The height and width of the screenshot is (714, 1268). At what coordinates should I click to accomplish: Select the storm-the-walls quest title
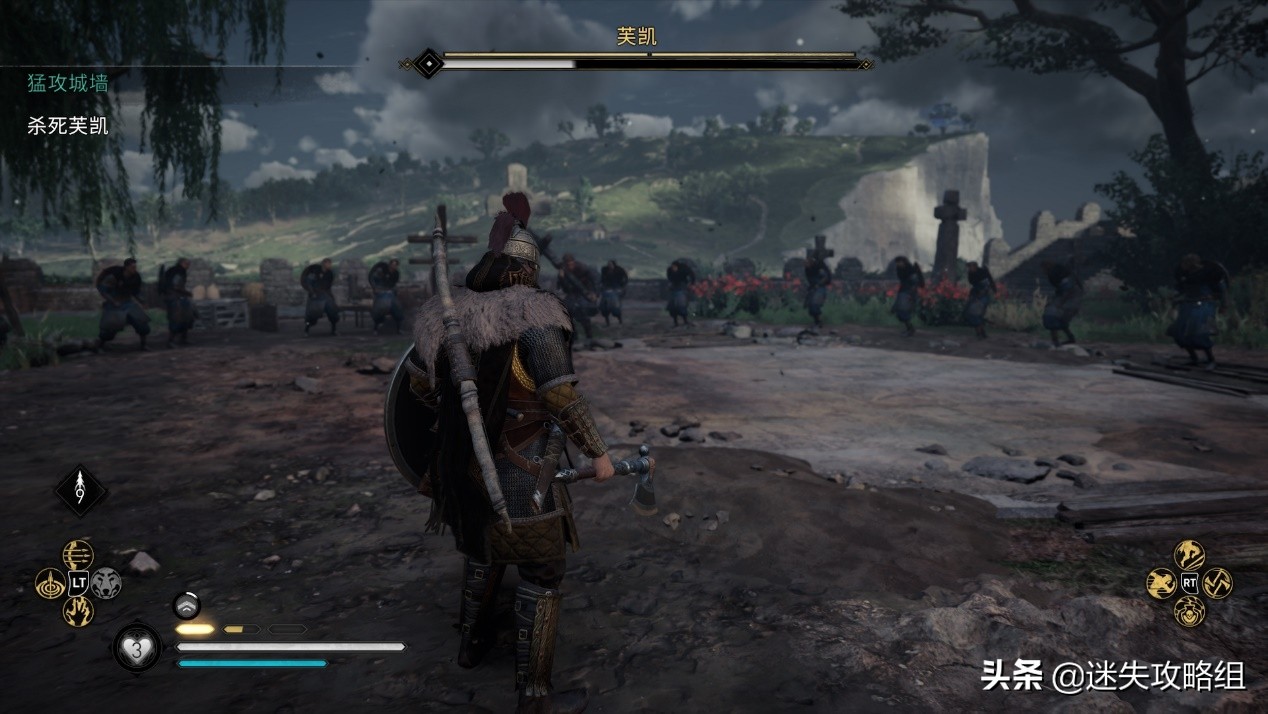pyautogui.click(x=68, y=84)
